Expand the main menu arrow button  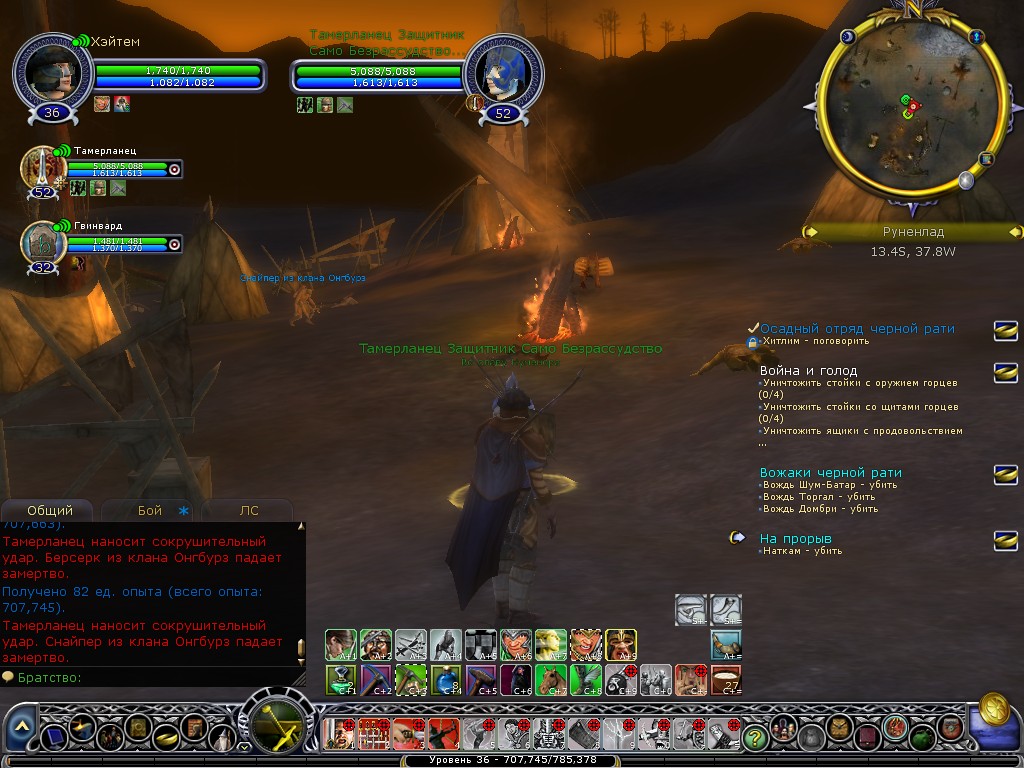(22, 725)
